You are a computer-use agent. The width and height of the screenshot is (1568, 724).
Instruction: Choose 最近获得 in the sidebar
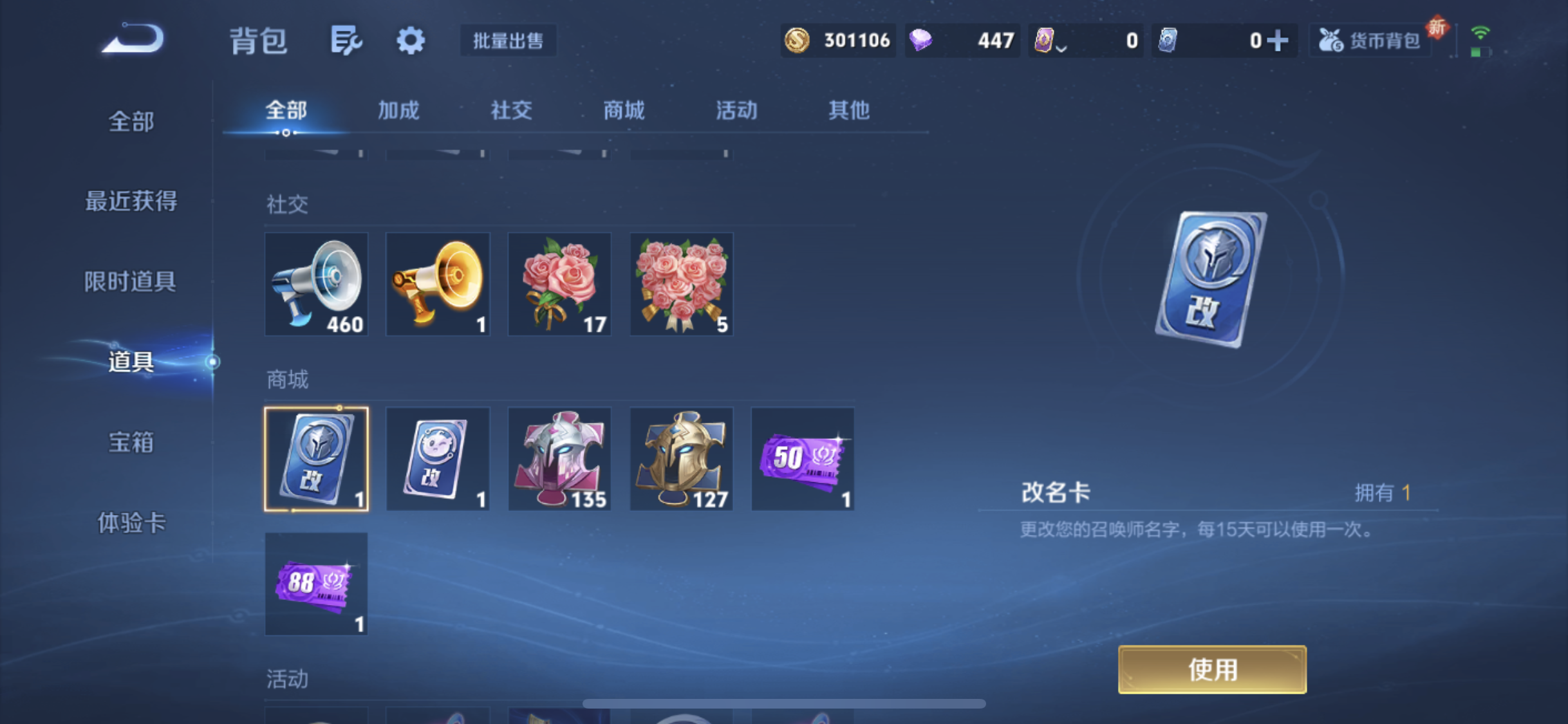click(131, 201)
